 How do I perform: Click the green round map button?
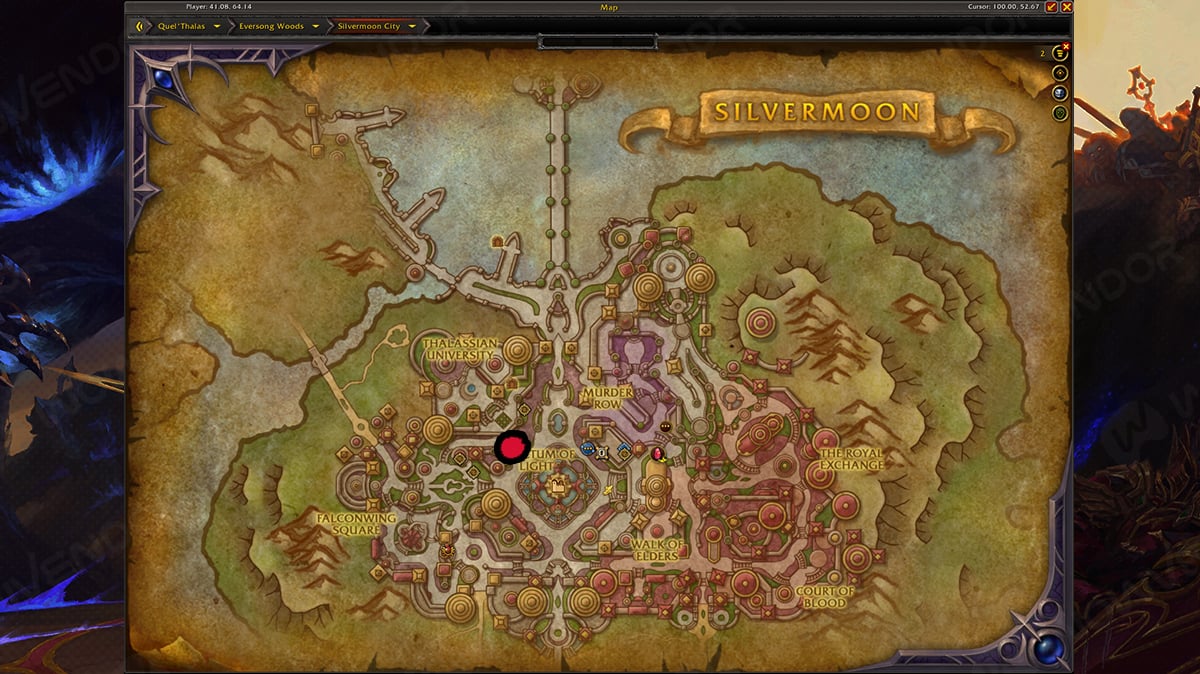1060,113
